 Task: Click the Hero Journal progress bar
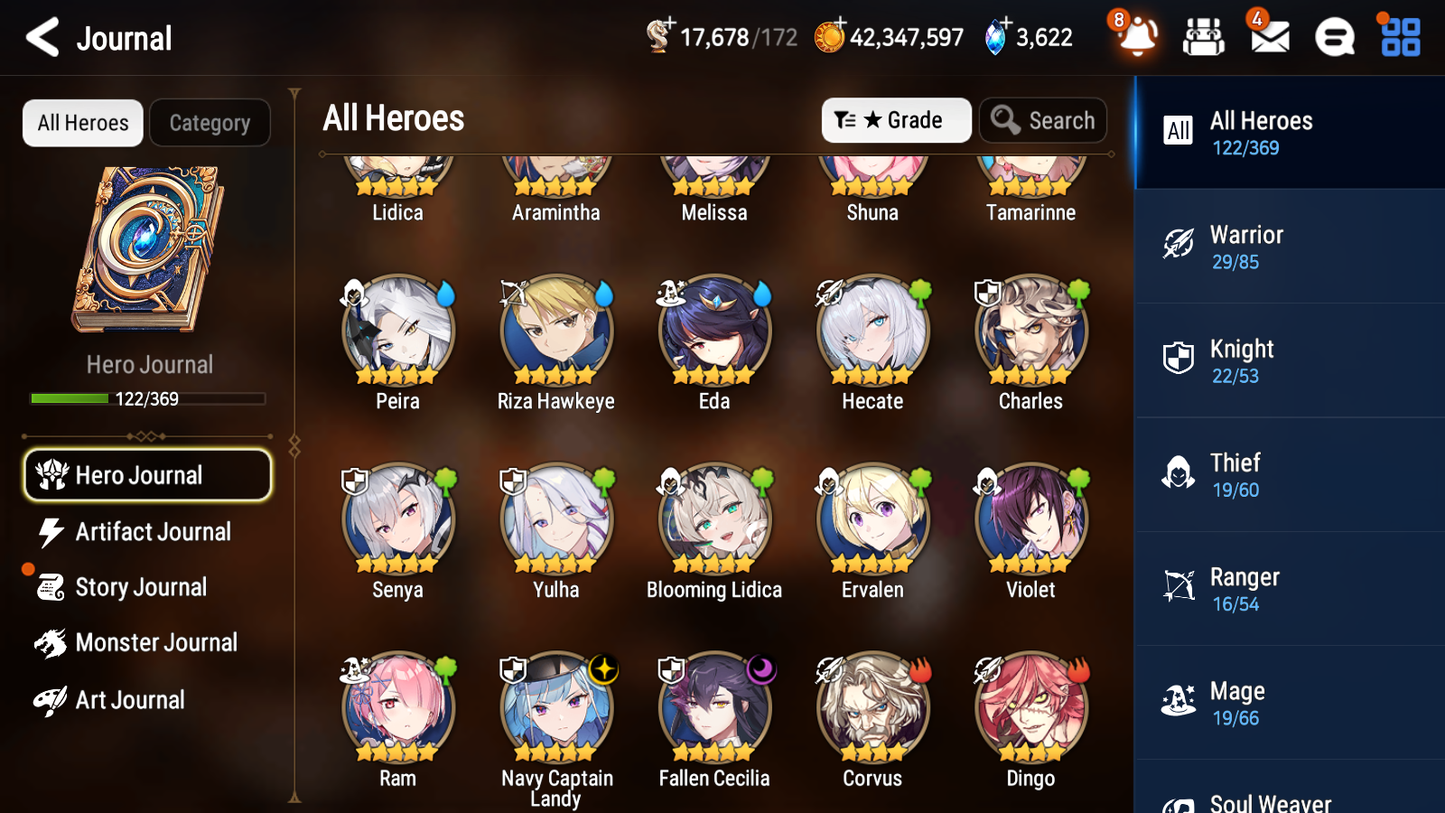(x=148, y=398)
